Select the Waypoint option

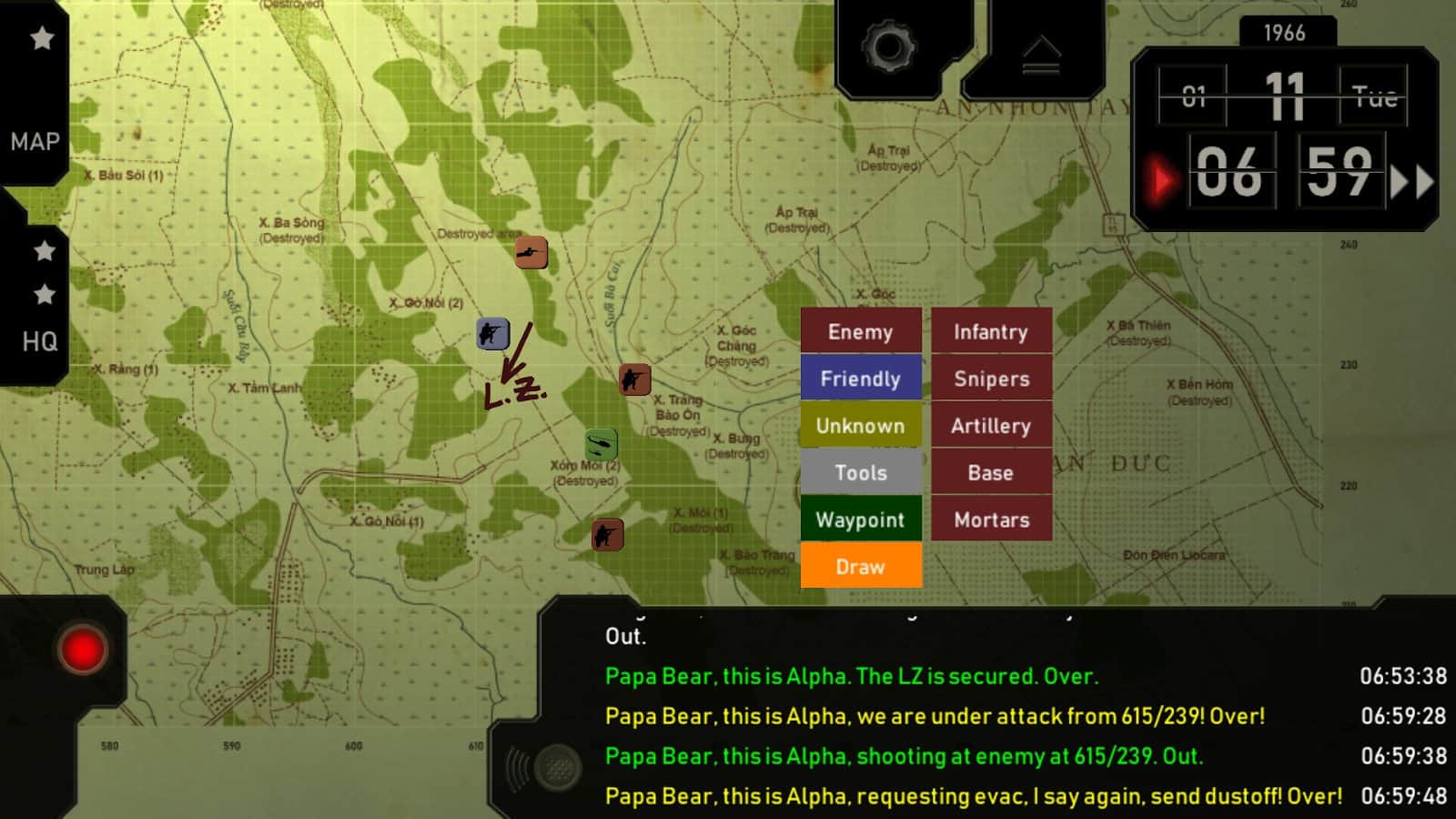861,520
